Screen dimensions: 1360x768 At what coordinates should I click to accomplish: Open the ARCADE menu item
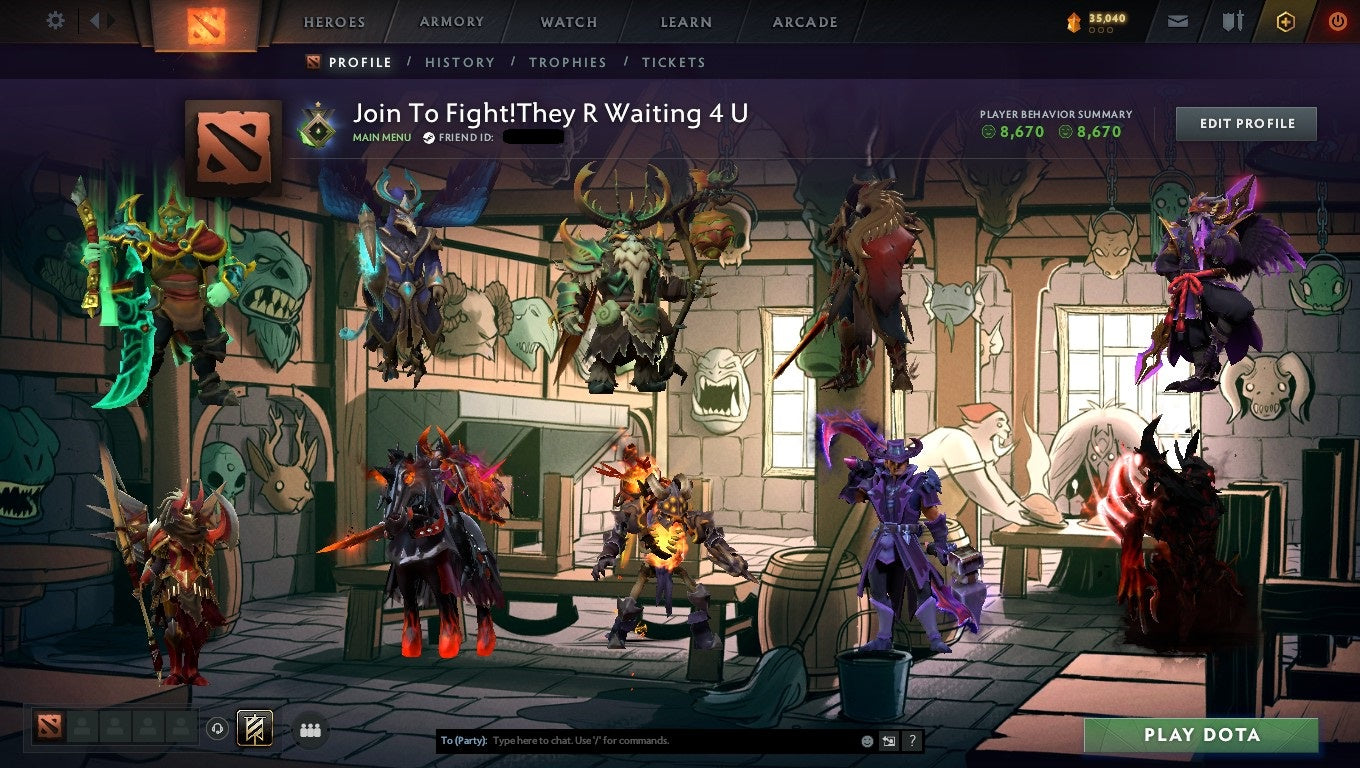[x=805, y=20]
